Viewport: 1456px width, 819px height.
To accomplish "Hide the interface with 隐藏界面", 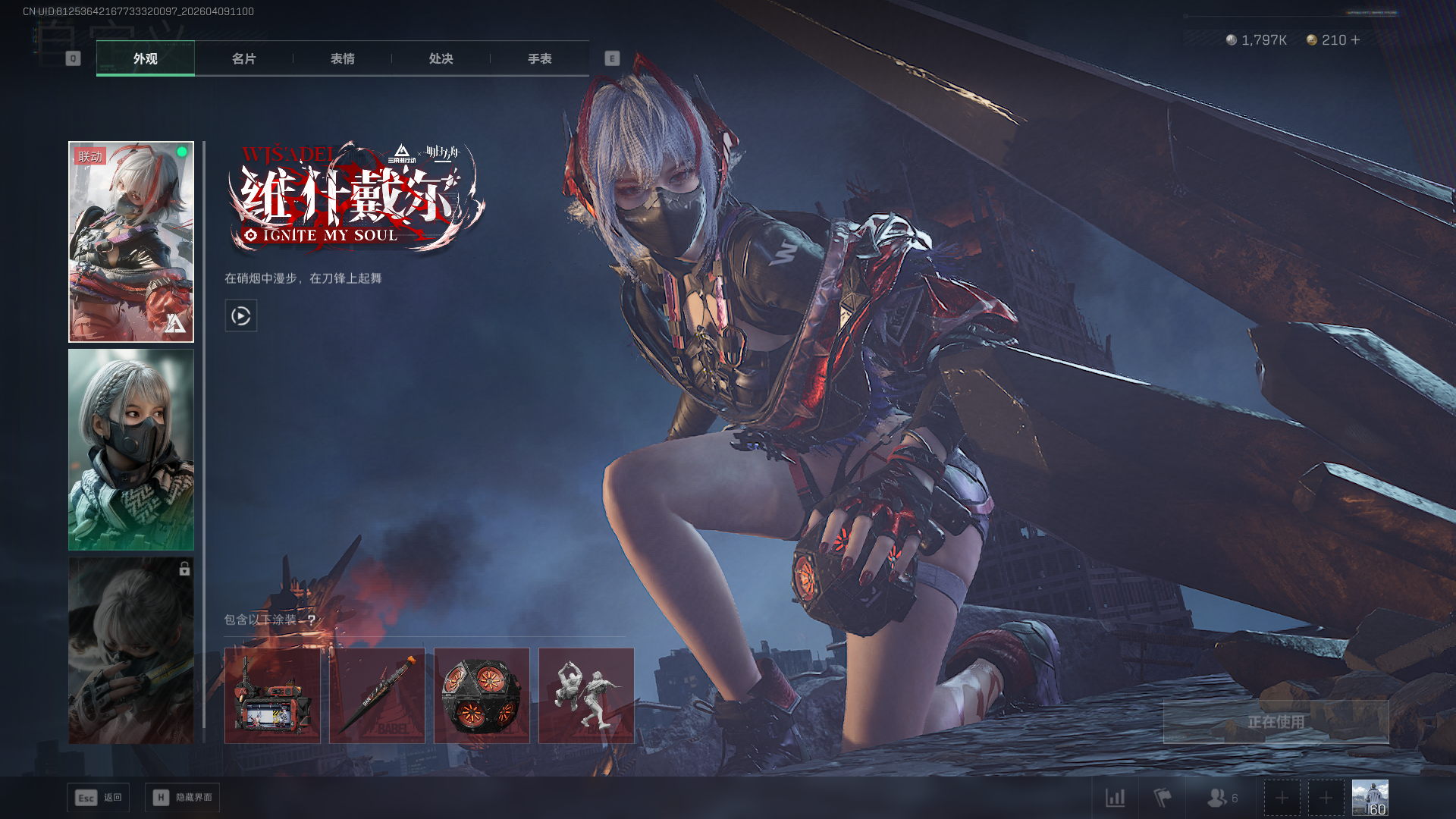I will tap(183, 798).
